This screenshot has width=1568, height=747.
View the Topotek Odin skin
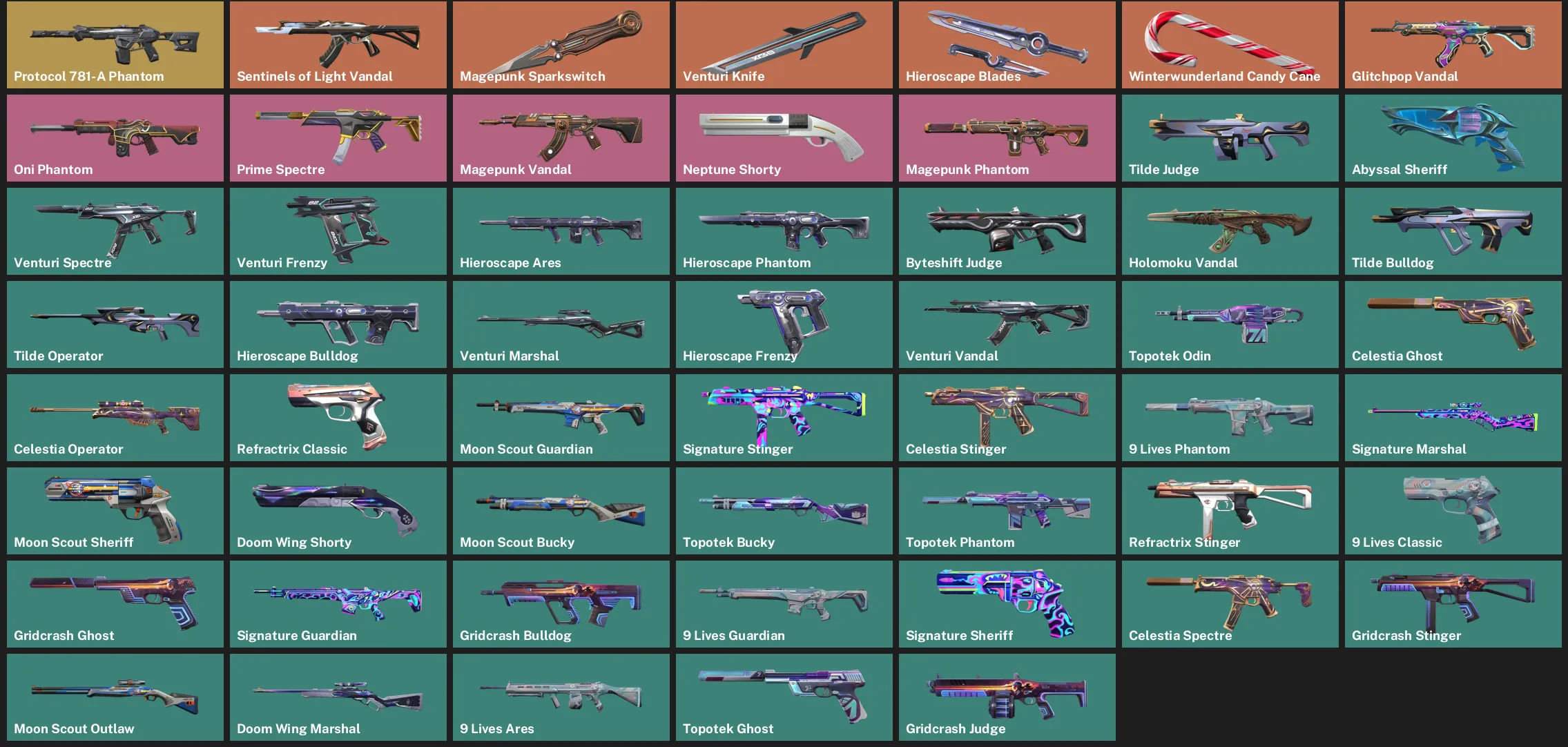(1230, 324)
